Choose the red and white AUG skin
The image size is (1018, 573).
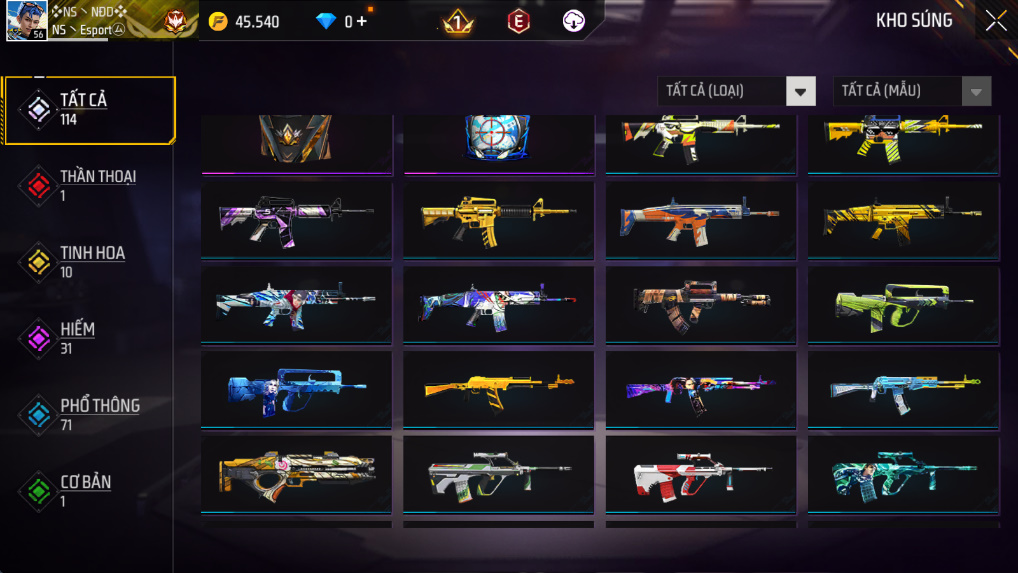(x=700, y=473)
